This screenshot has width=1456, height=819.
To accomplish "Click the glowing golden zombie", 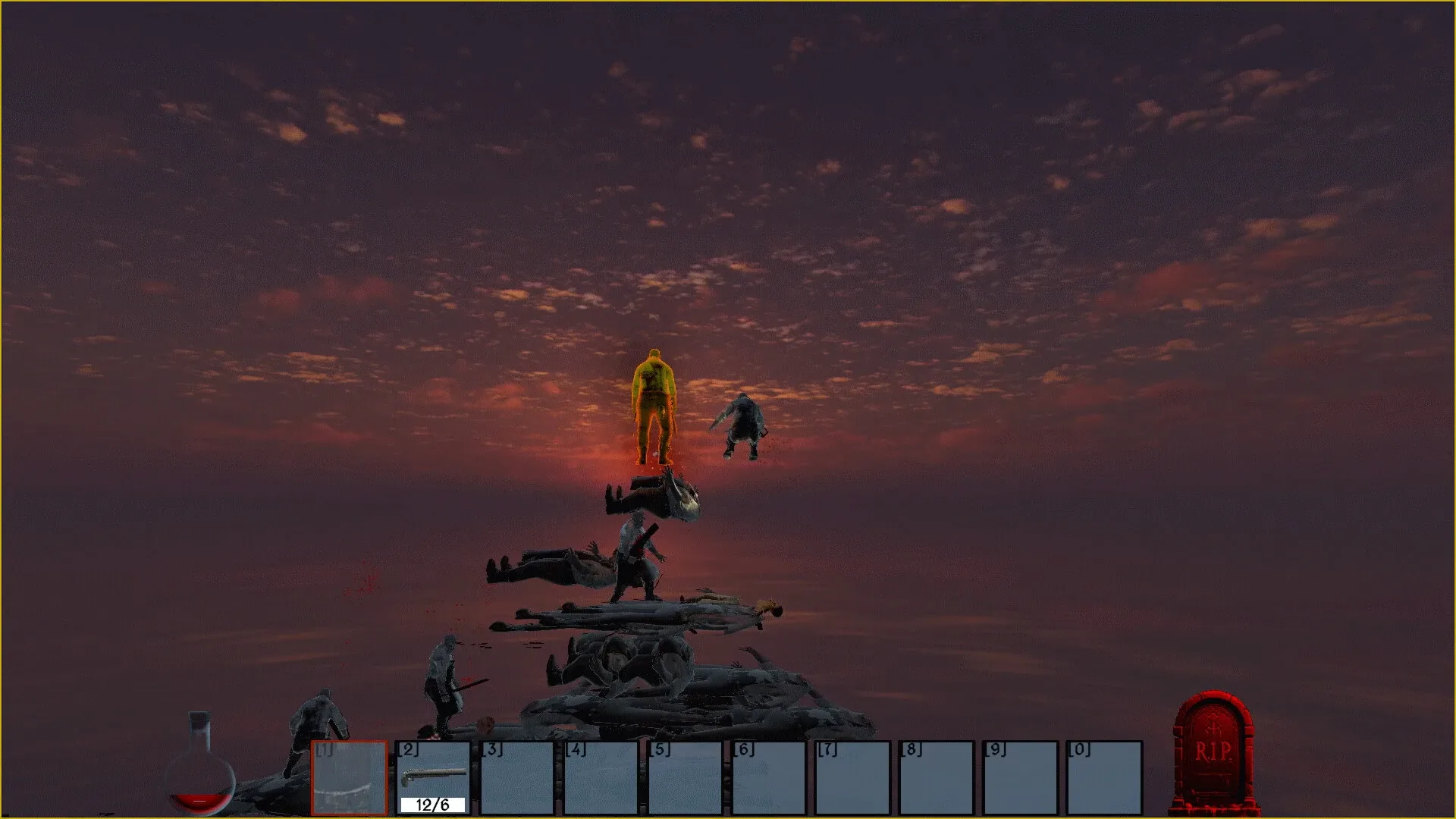I will click(654, 402).
